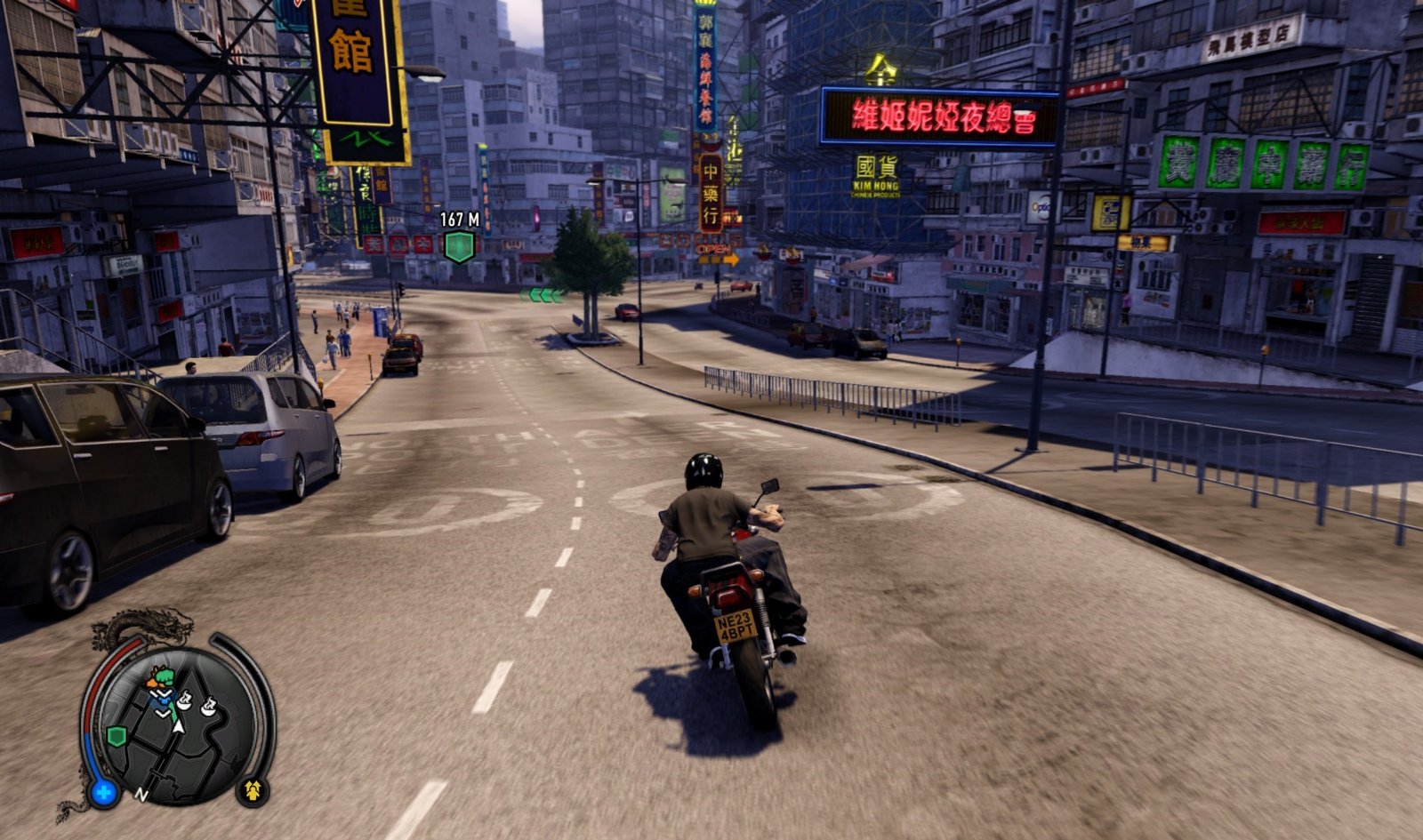The height and width of the screenshot is (840, 1423).
Task: Select the white double chevrons on the minimap
Action: (x=162, y=694)
